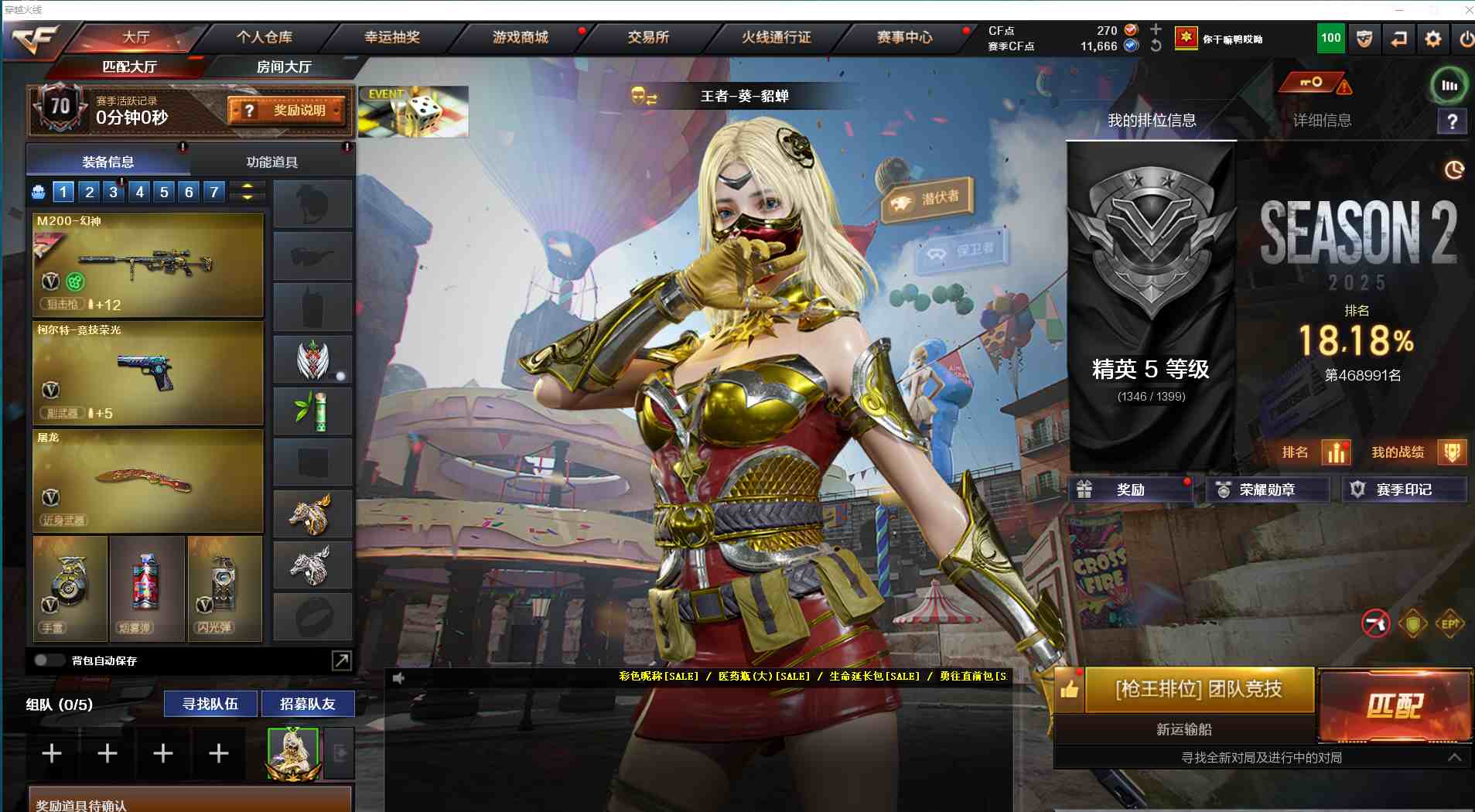1475x812 pixels.
Task: Open the EVENT dice banner
Action: [413, 112]
